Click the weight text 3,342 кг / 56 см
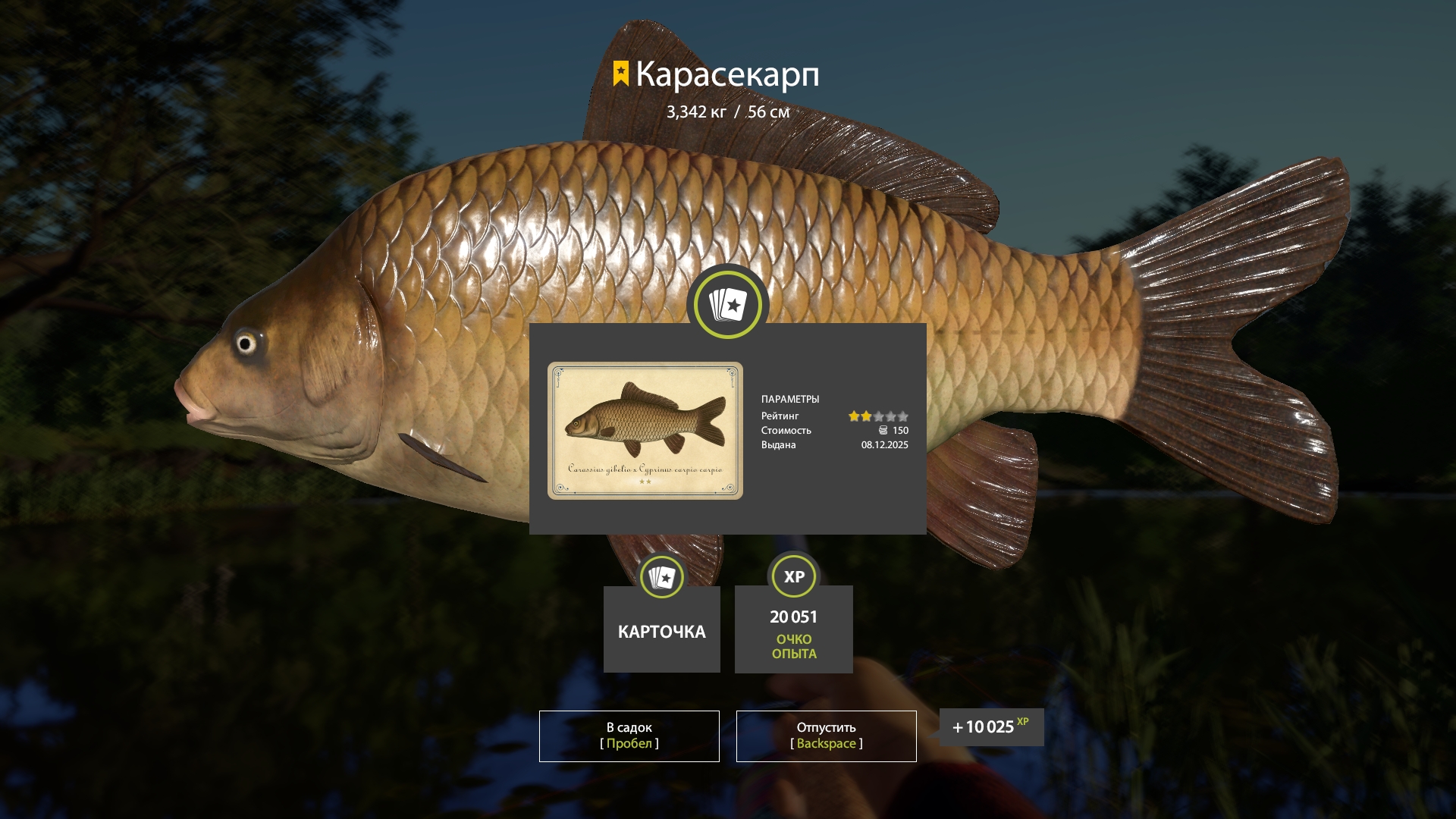This screenshot has height=819, width=1456. 727,111
